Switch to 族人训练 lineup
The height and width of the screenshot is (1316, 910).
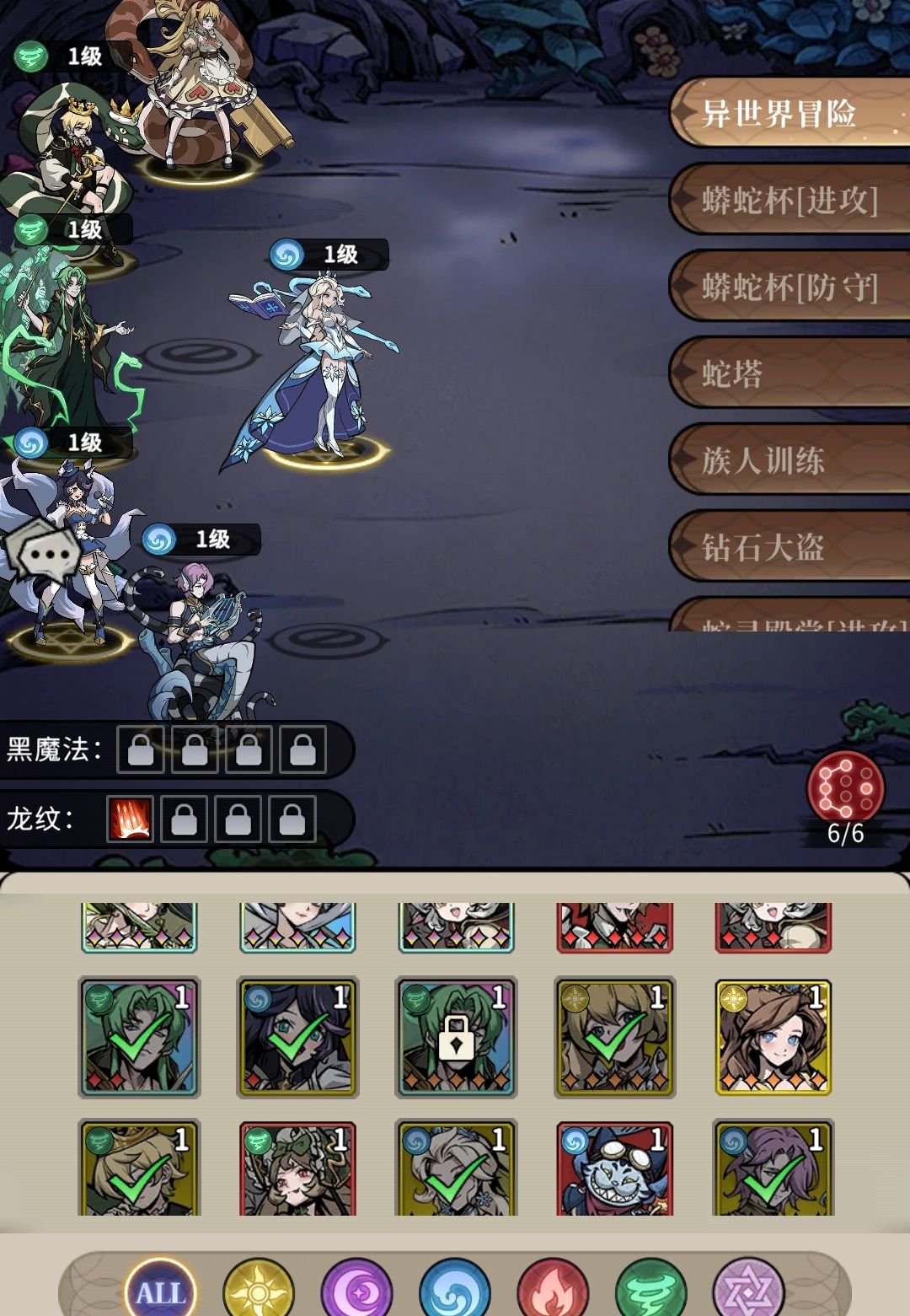[788, 461]
